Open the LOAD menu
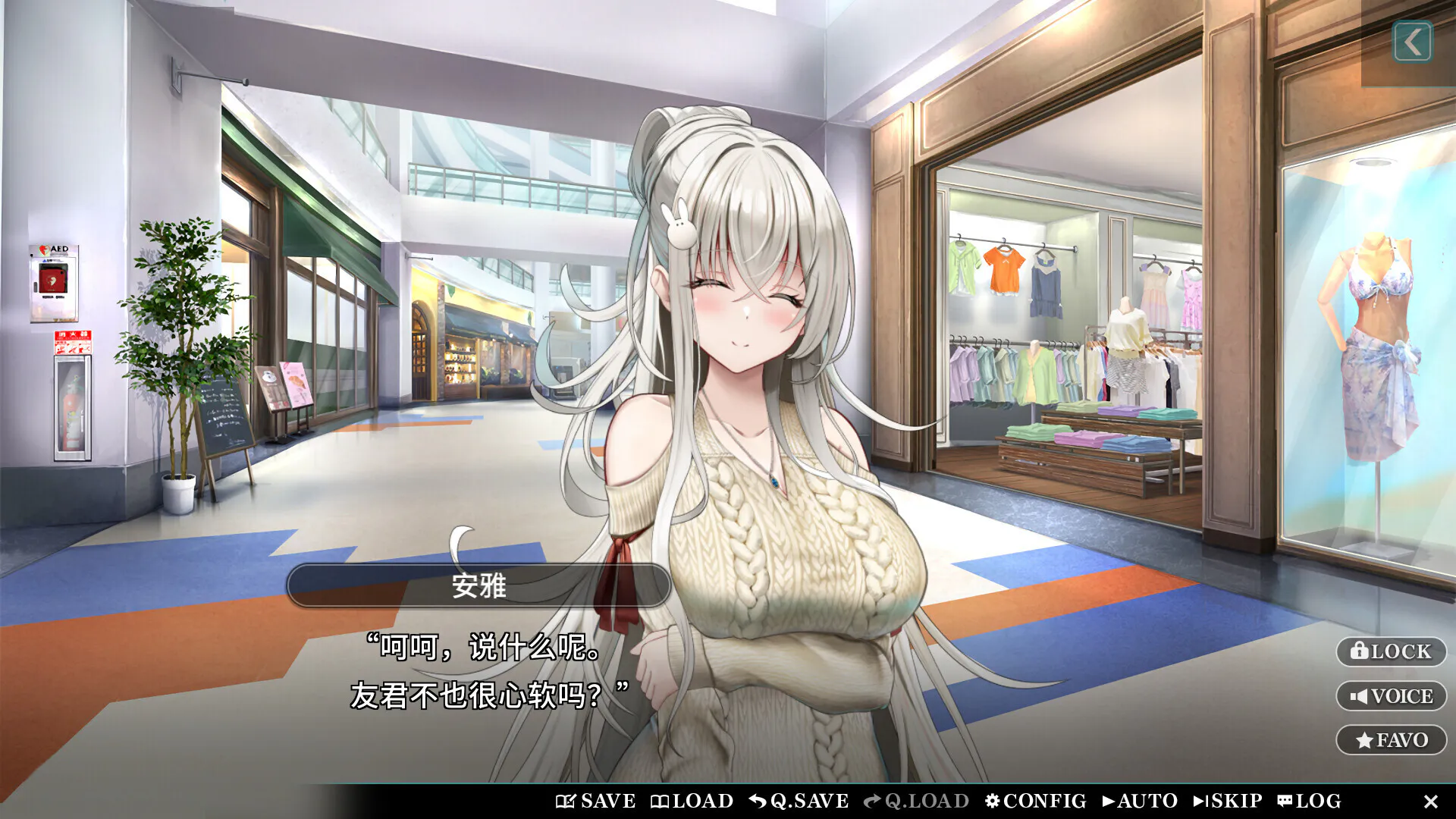The image size is (1456, 819). coord(692,801)
